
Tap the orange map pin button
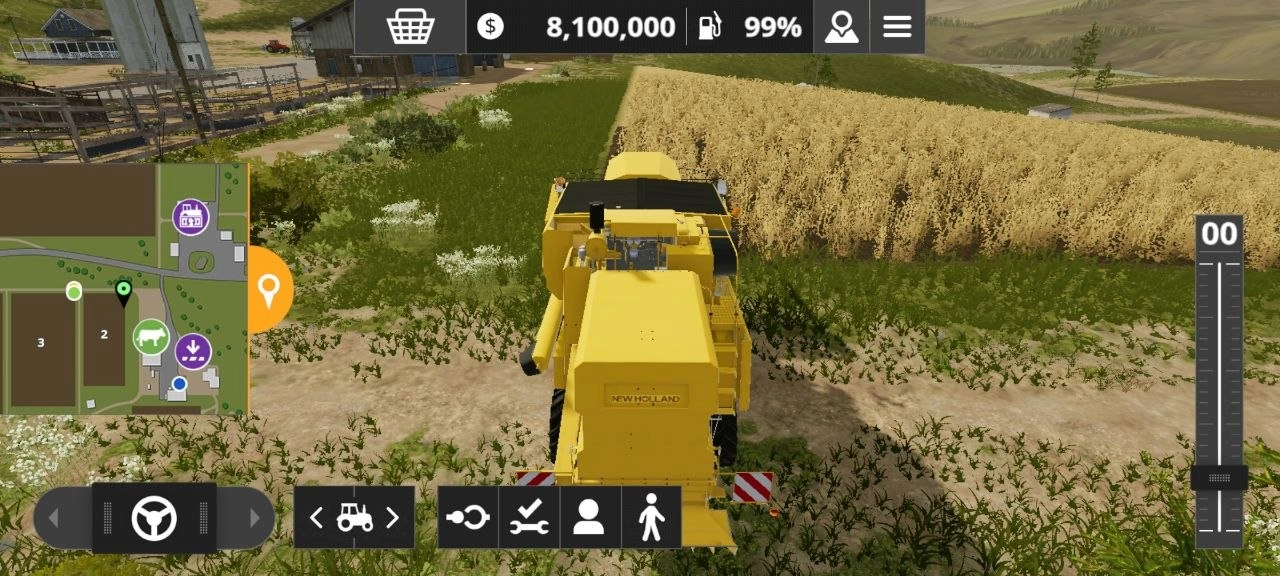pyautogui.click(x=269, y=290)
